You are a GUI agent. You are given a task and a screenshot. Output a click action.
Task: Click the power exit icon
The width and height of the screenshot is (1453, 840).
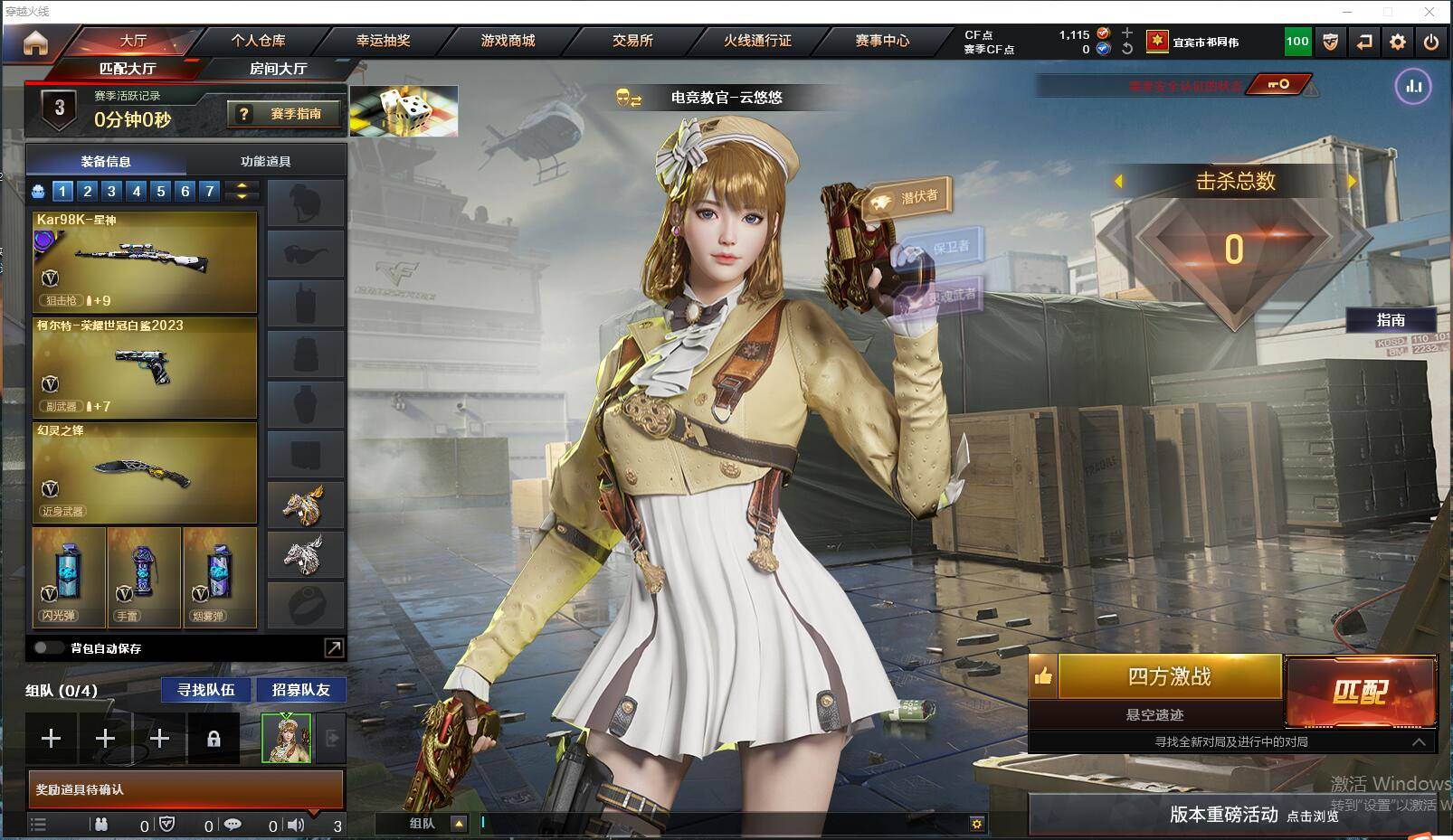coord(1430,42)
